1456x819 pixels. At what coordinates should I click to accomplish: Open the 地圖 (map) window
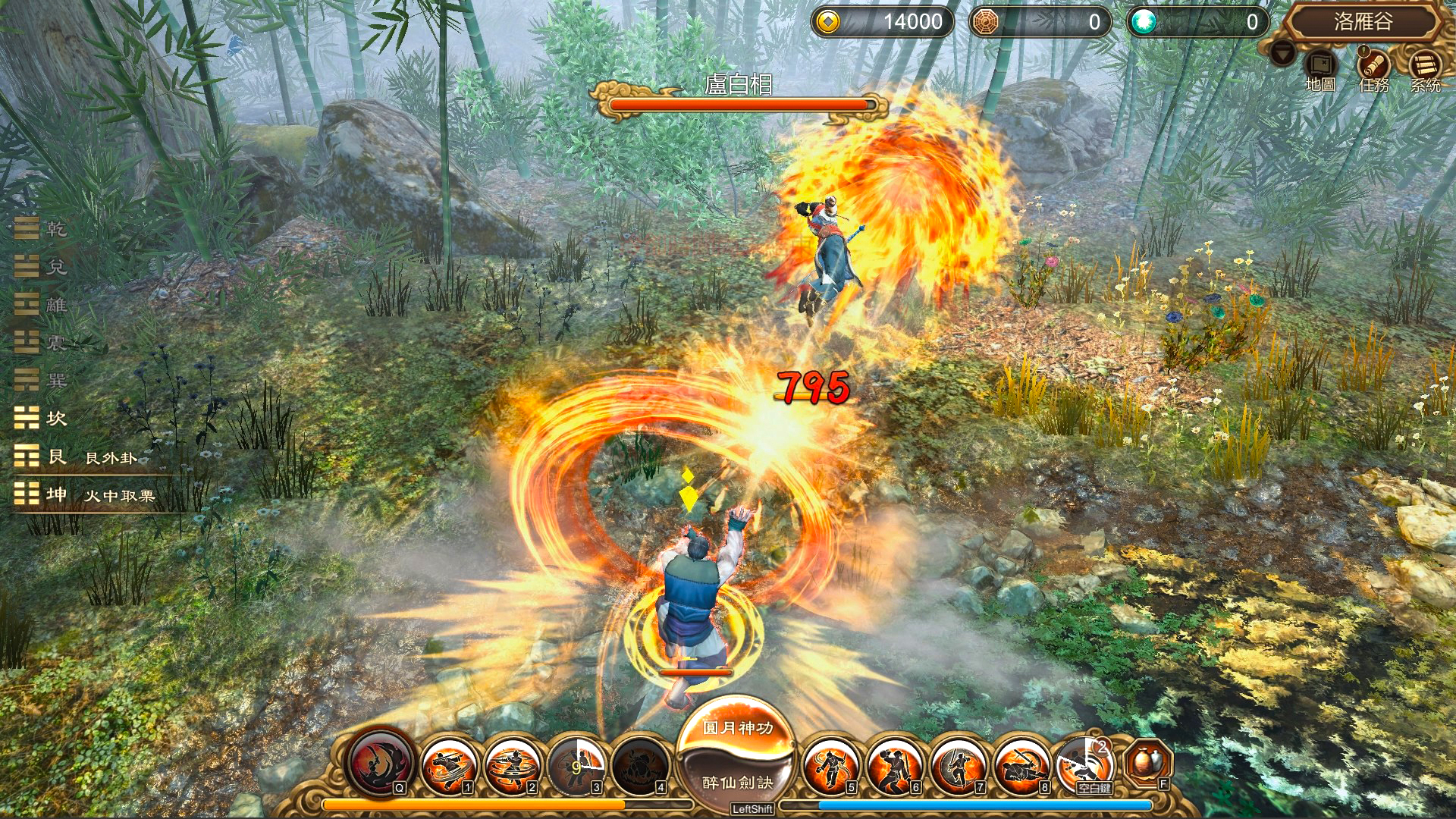point(1320,64)
